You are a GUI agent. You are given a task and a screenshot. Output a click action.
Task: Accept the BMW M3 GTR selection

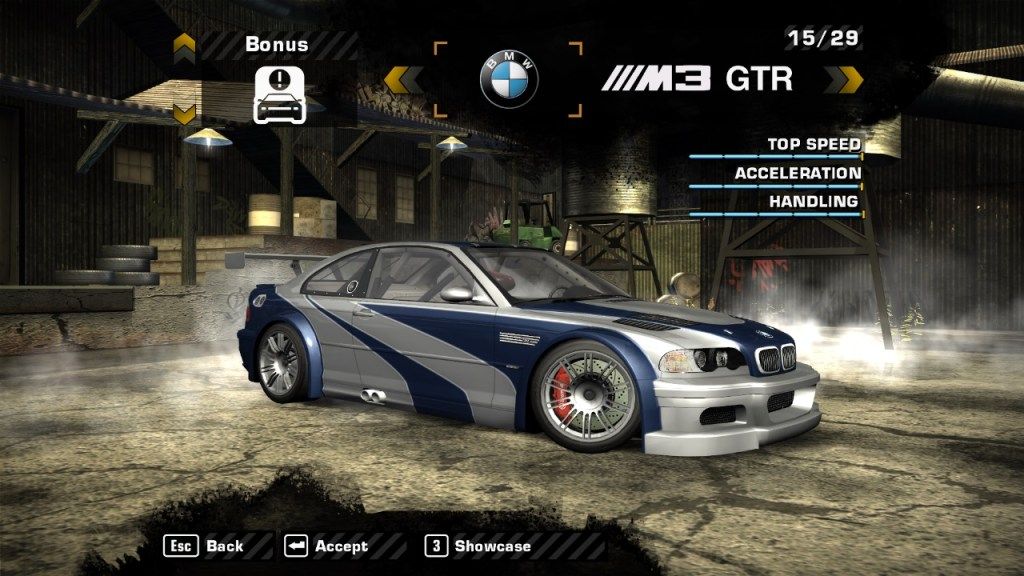pyautogui.click(x=327, y=546)
